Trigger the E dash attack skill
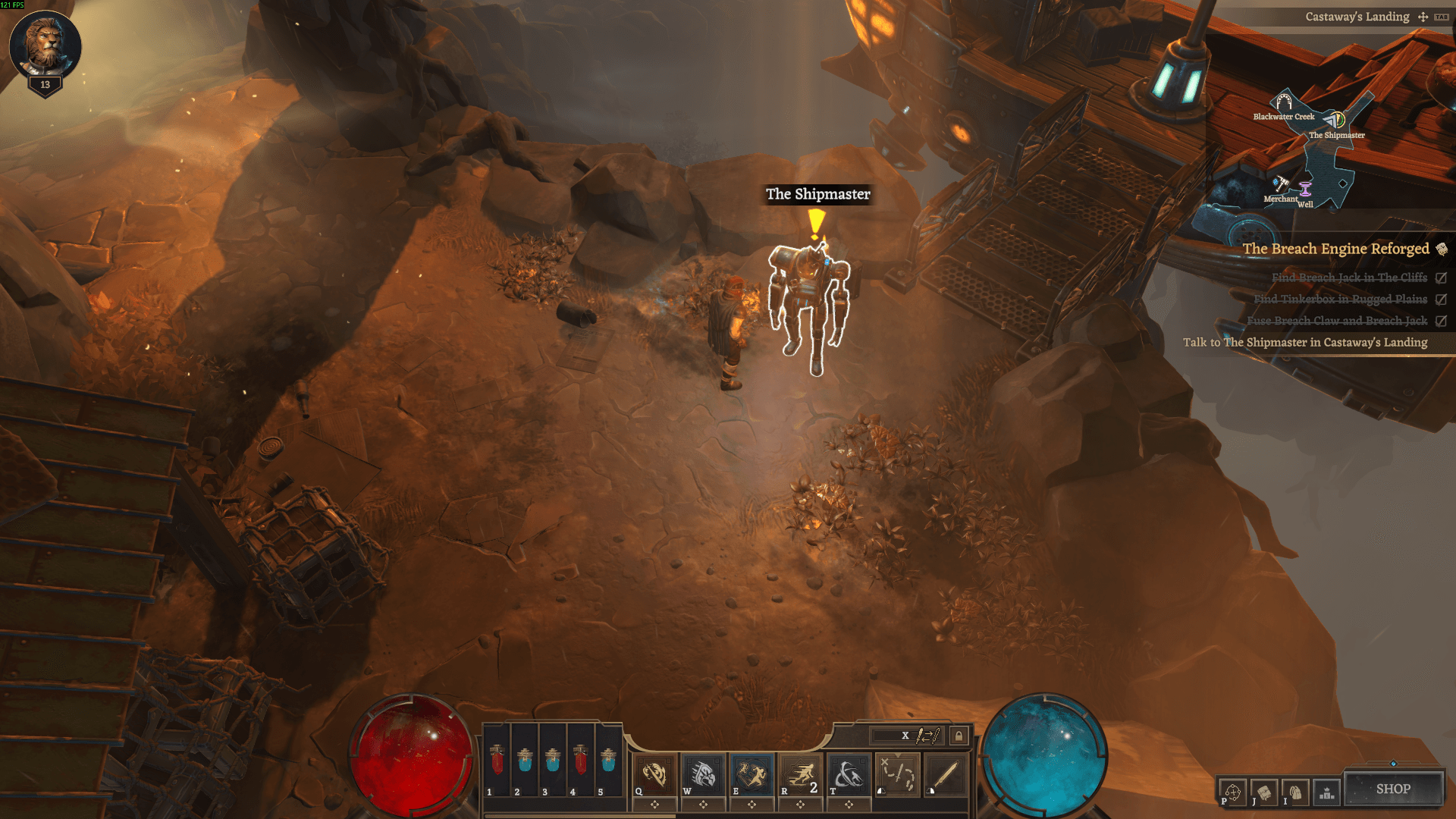This screenshot has height=819, width=1456. click(x=752, y=773)
